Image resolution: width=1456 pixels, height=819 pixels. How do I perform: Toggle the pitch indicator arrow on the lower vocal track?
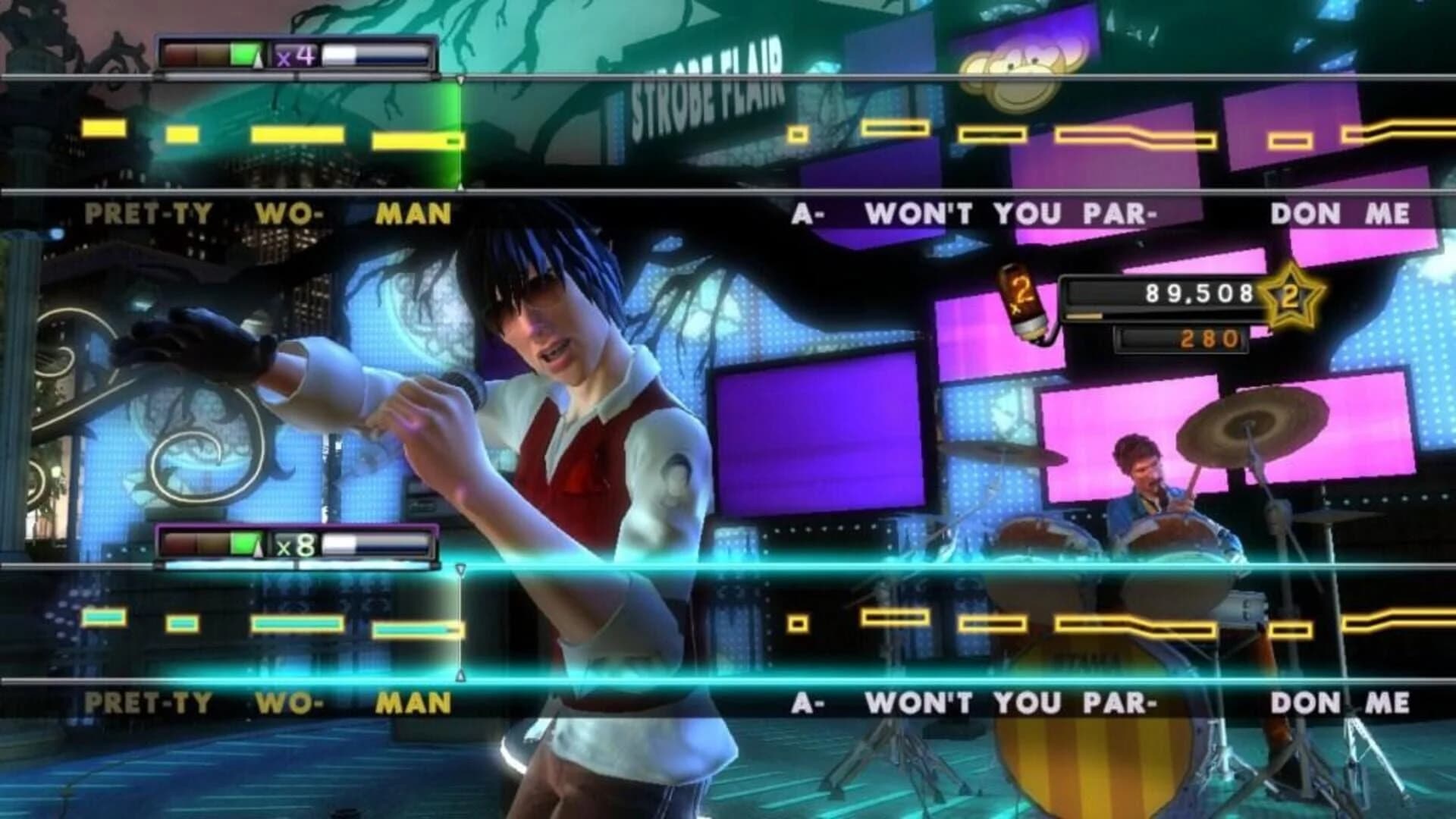461,569
